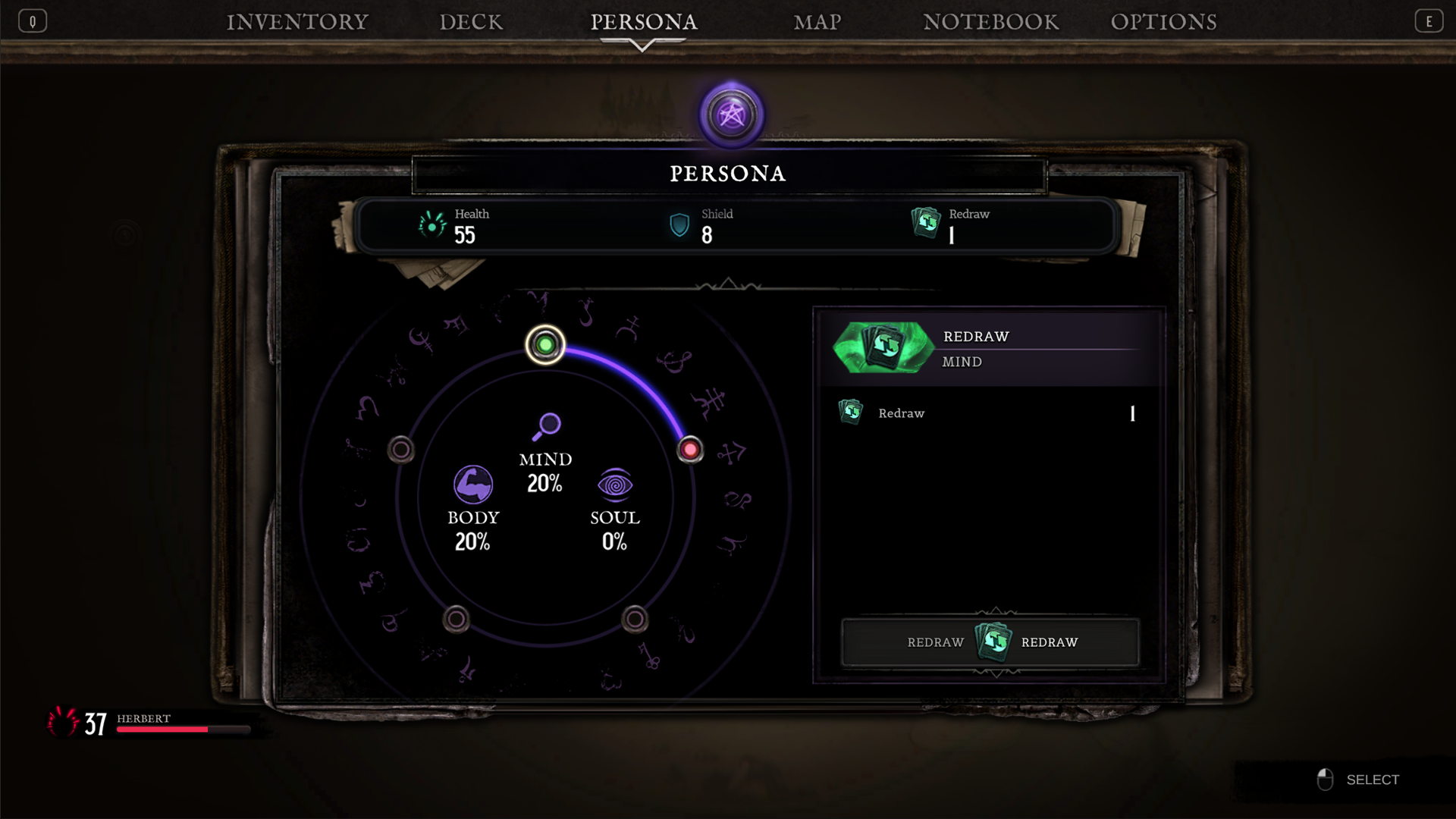Screen dimensions: 1456x819
Task: Switch to the DECK tab
Action: [471, 22]
